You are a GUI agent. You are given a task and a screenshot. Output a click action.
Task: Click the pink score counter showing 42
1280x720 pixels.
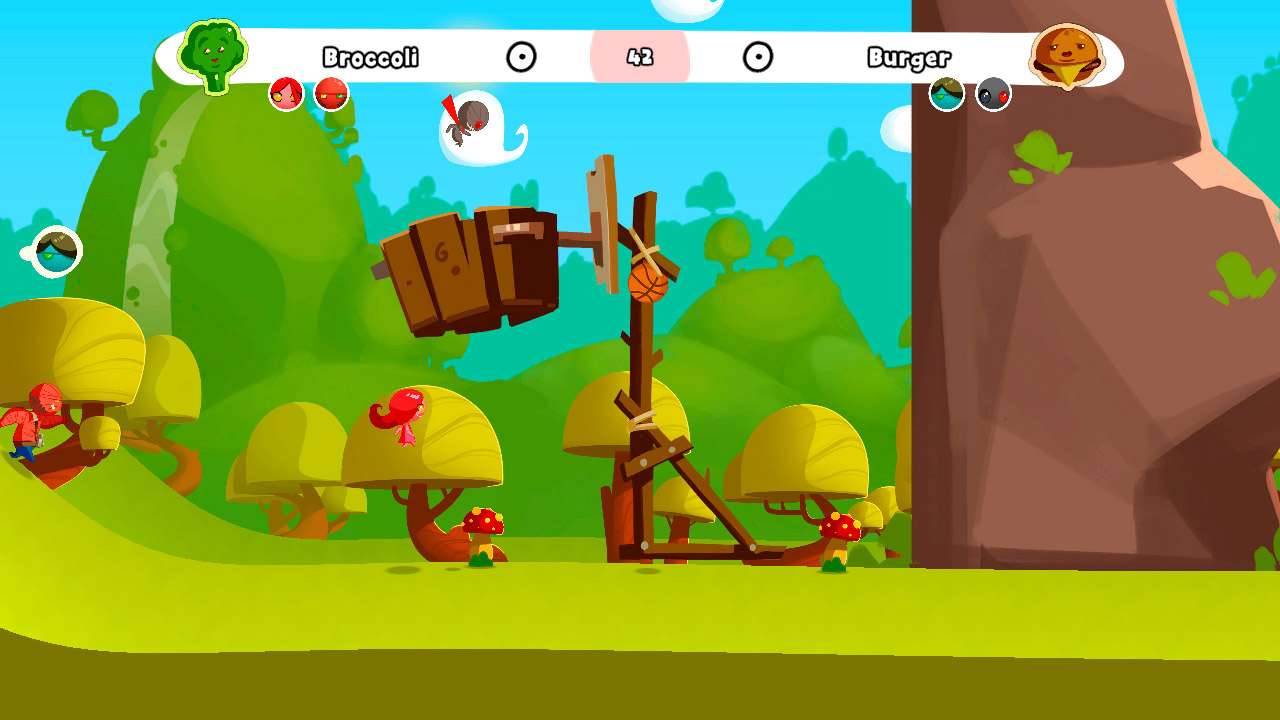[x=642, y=58]
